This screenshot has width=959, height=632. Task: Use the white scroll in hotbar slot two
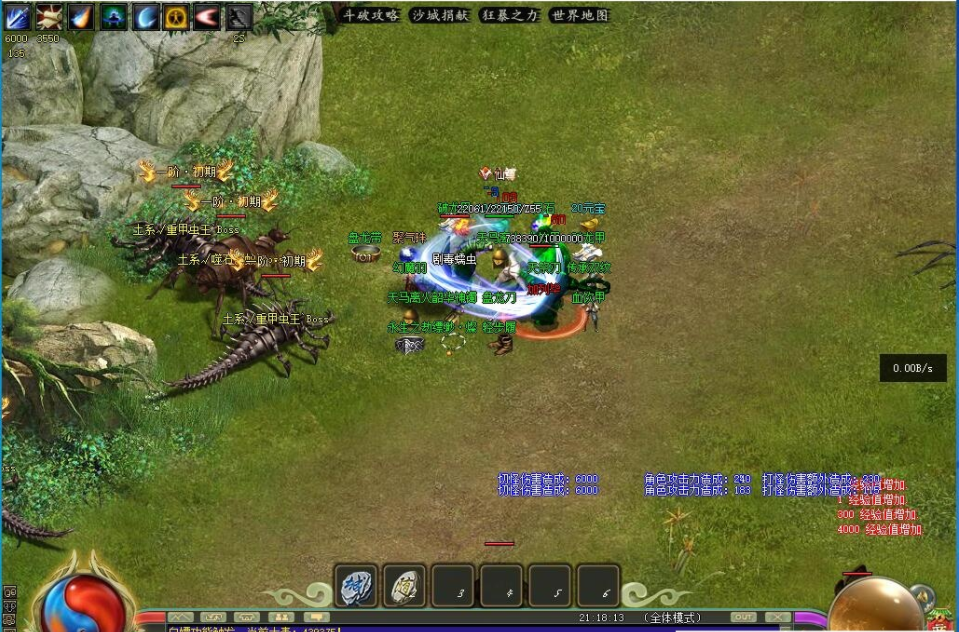(404, 585)
